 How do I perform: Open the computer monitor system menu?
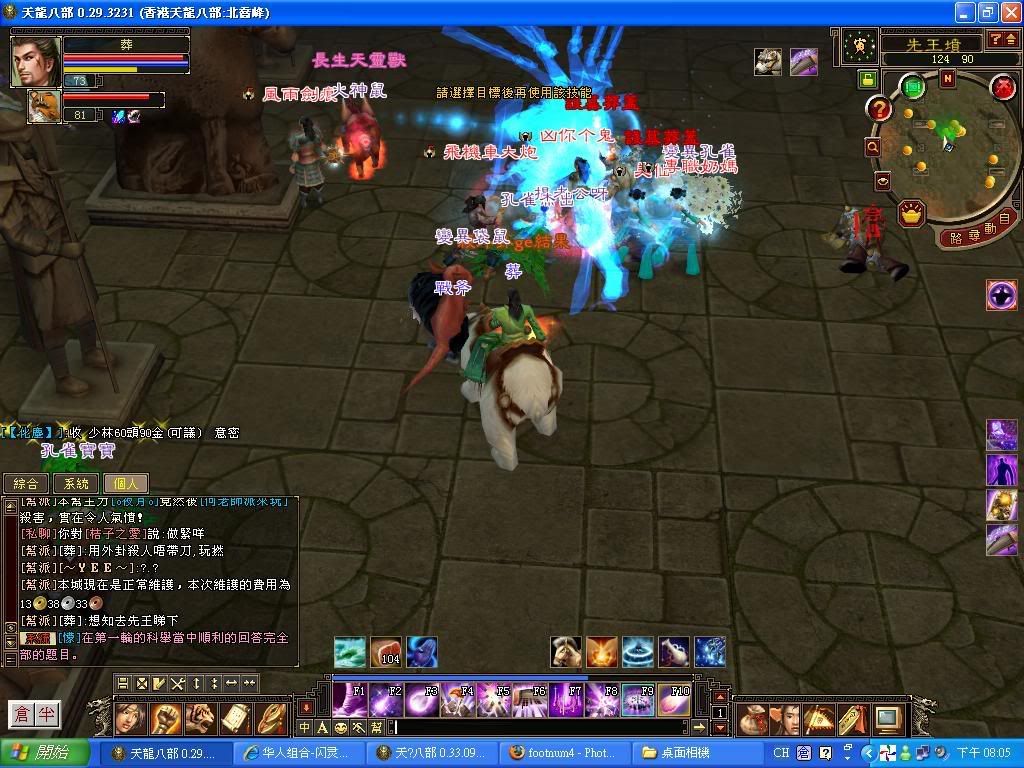(x=887, y=718)
